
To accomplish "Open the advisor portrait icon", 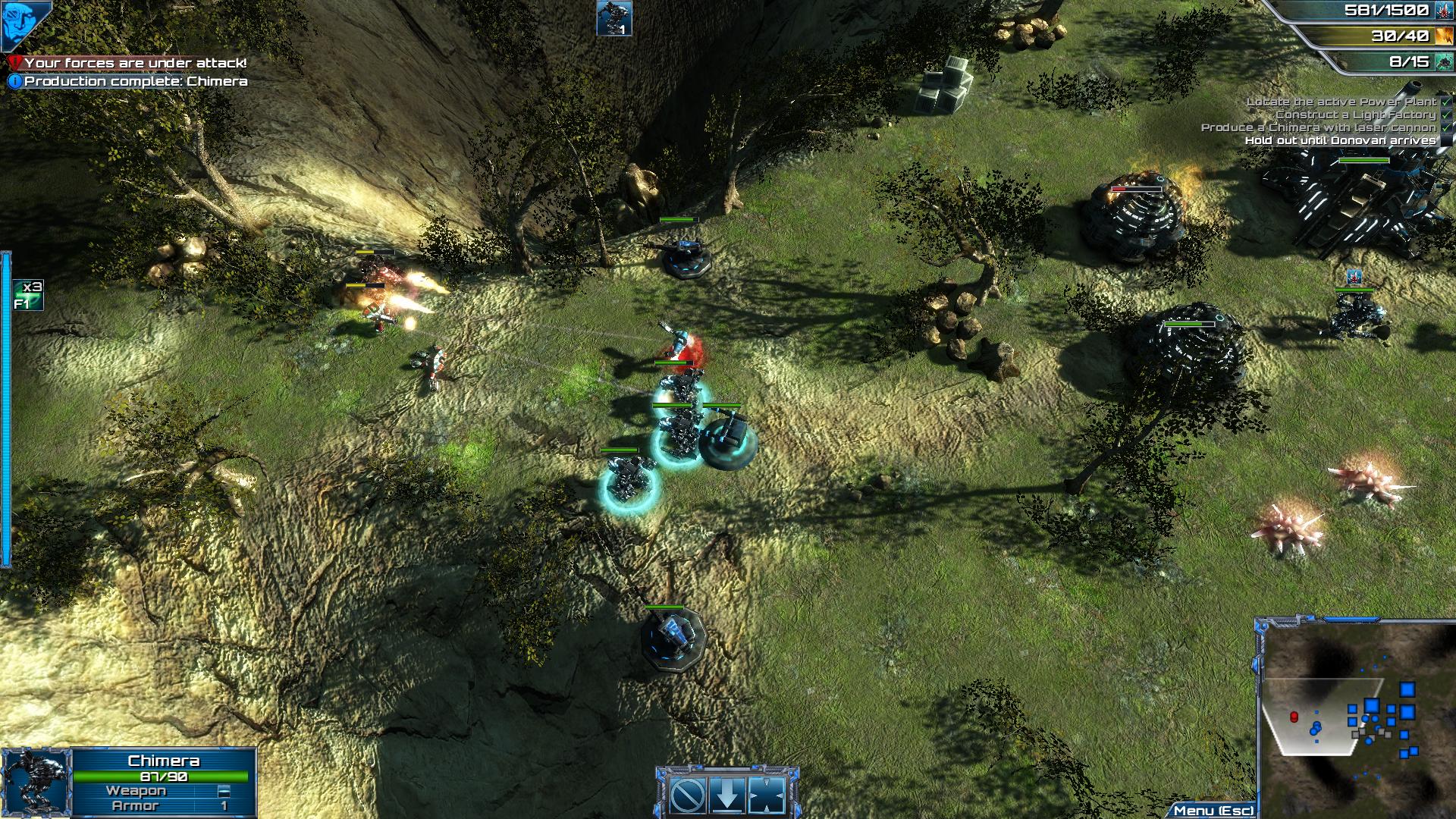I will pos(25,24).
